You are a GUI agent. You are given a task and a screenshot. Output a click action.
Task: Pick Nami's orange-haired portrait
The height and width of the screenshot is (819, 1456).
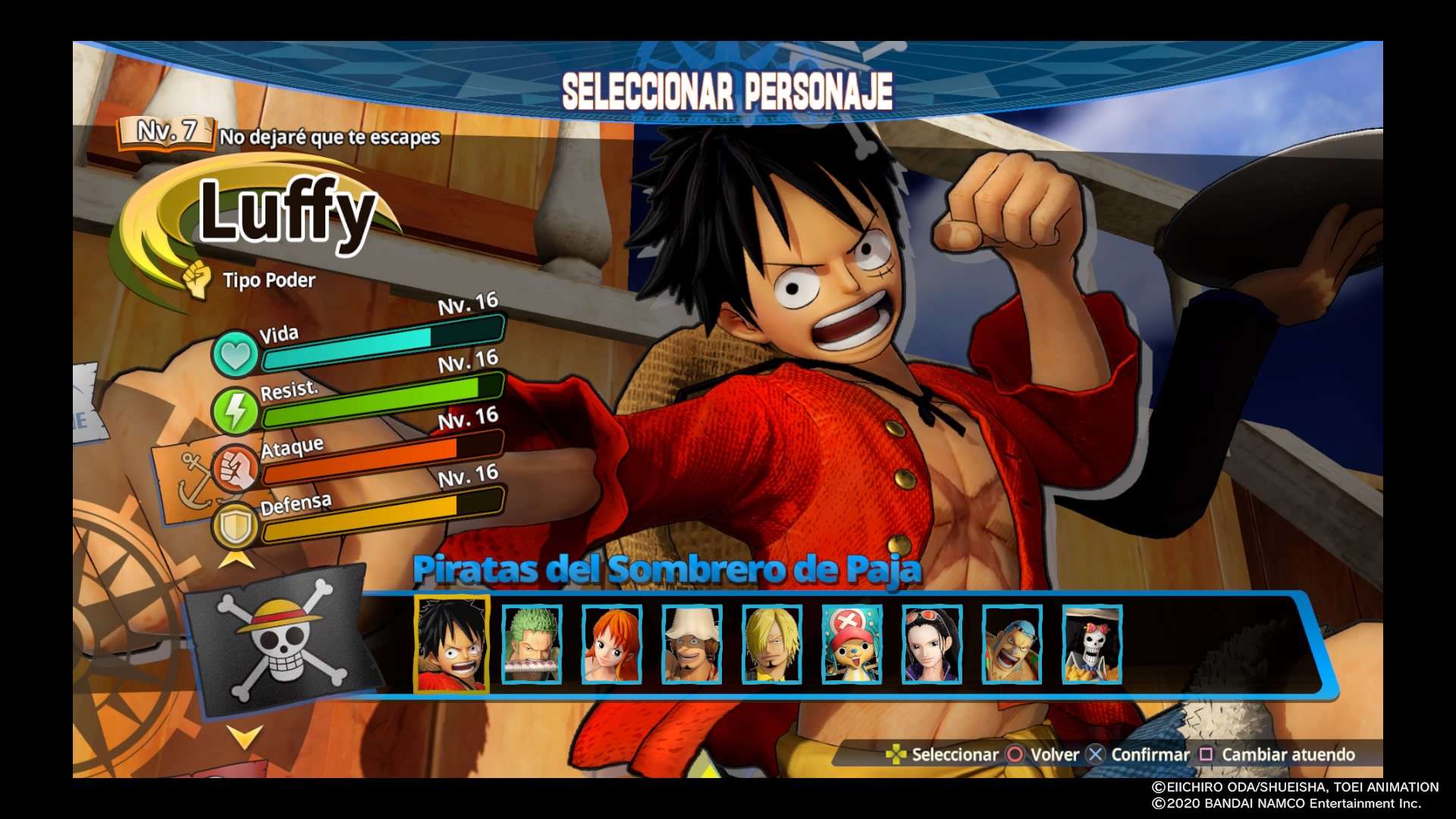611,644
